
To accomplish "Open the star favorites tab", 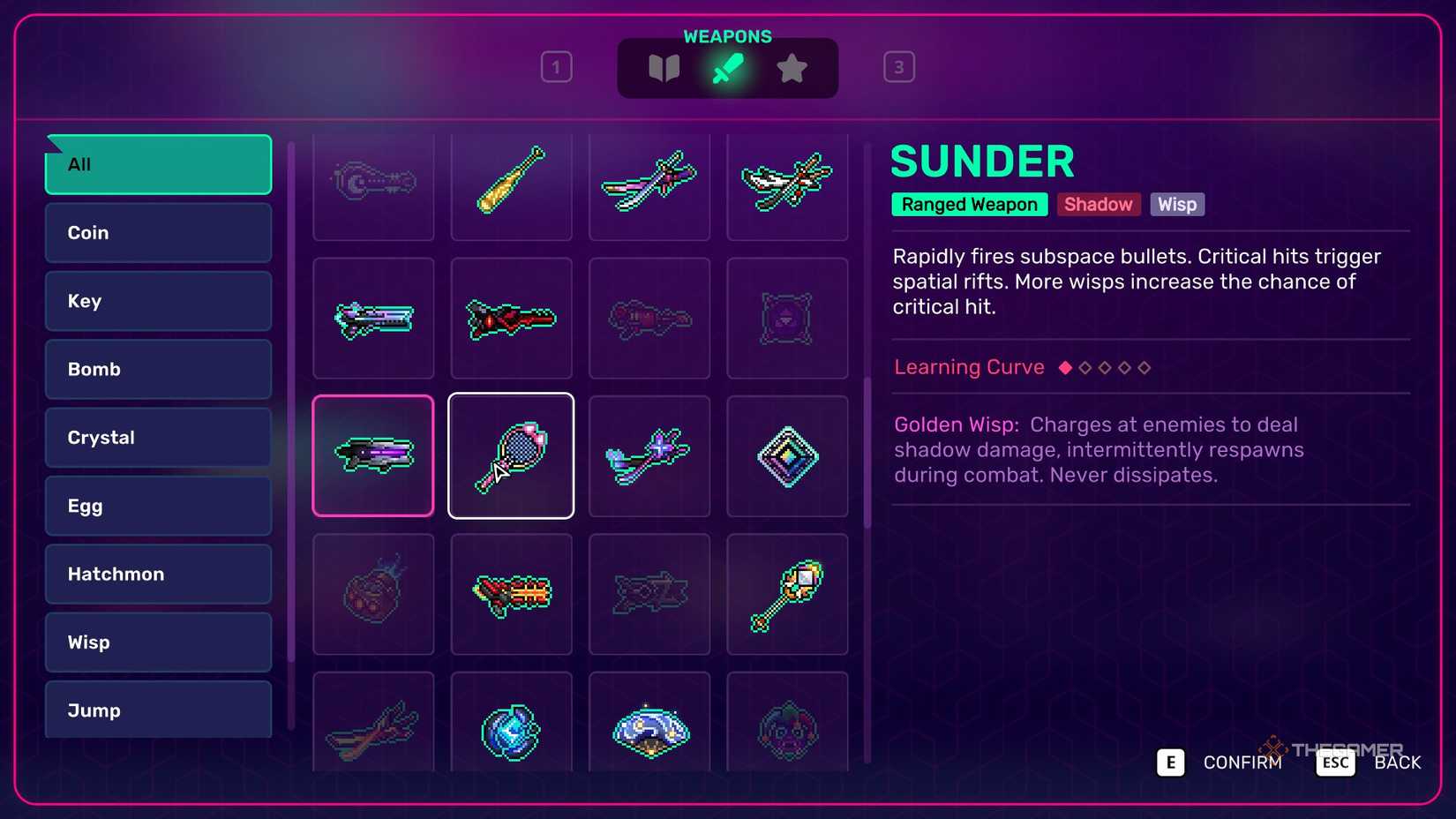I will click(792, 67).
